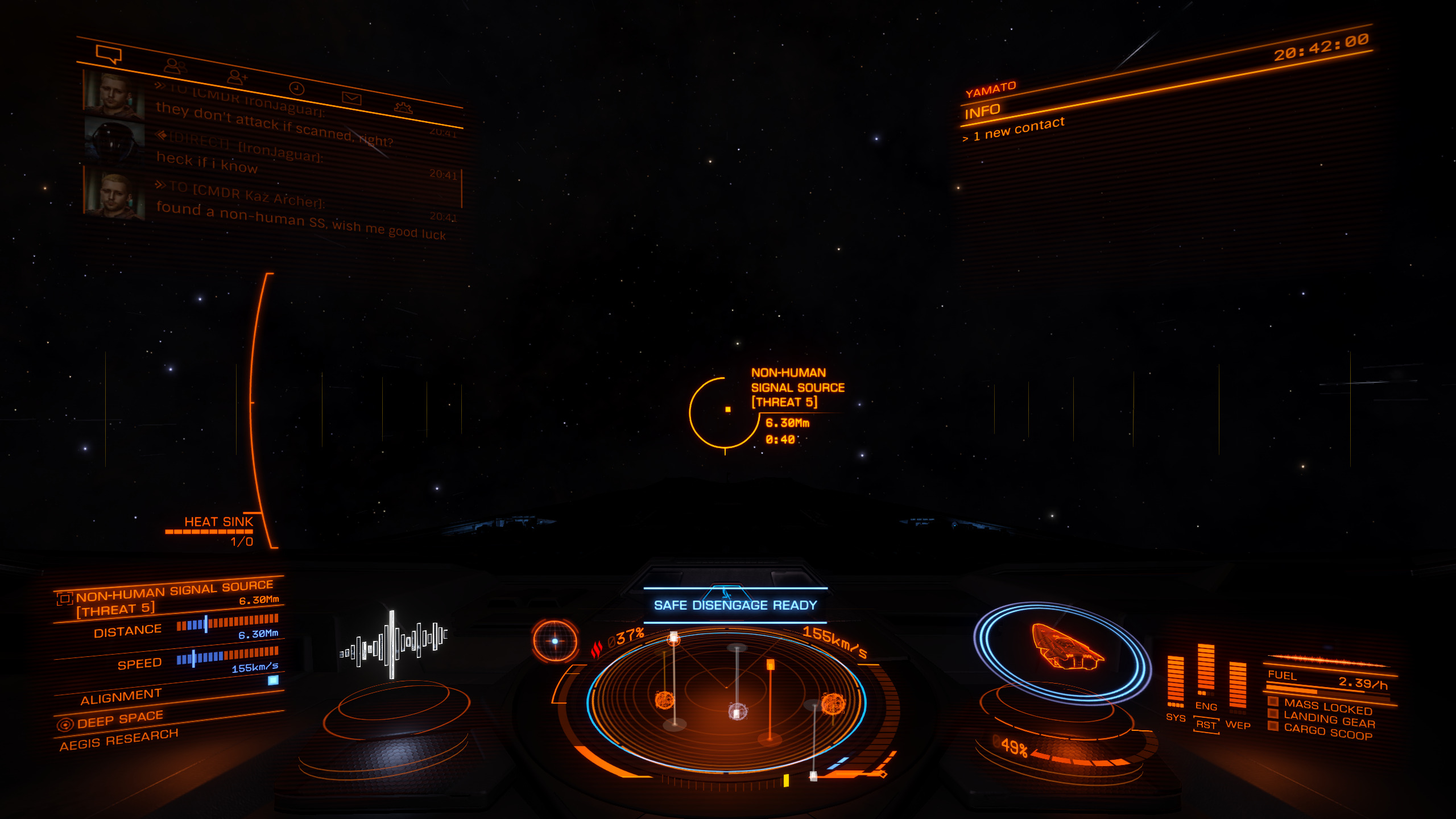Open the envelope inbox tab
Viewport: 1456px width, 819px height.
(x=351, y=98)
